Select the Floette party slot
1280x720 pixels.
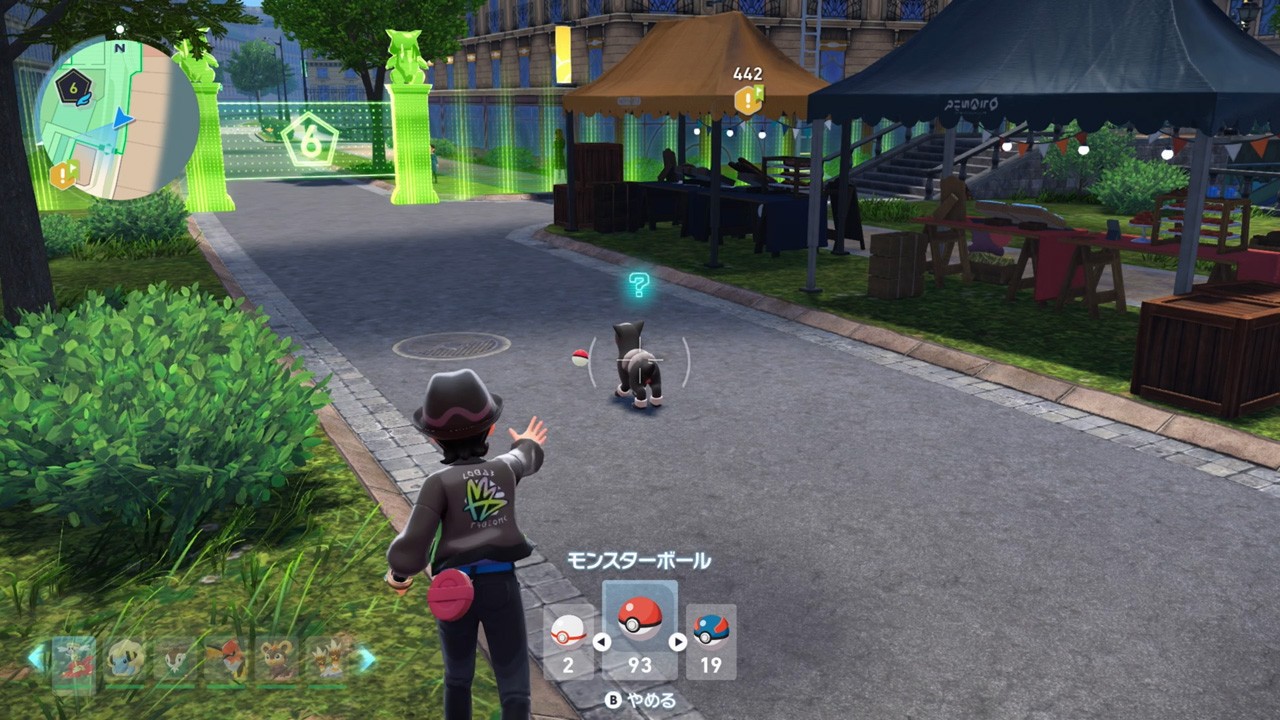pos(74,661)
